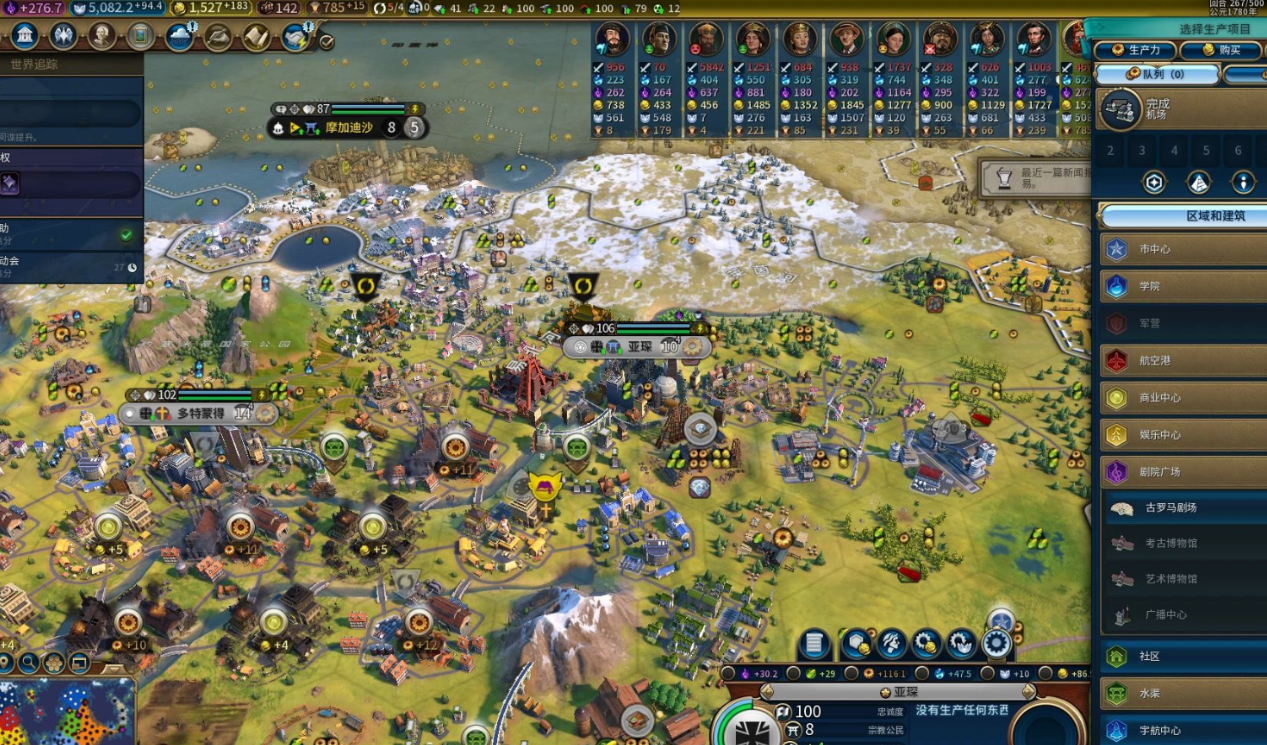Viewport: 1267px width, 745px height.
Task: Switch to the 购买 purchase tab
Action: click(1220, 51)
